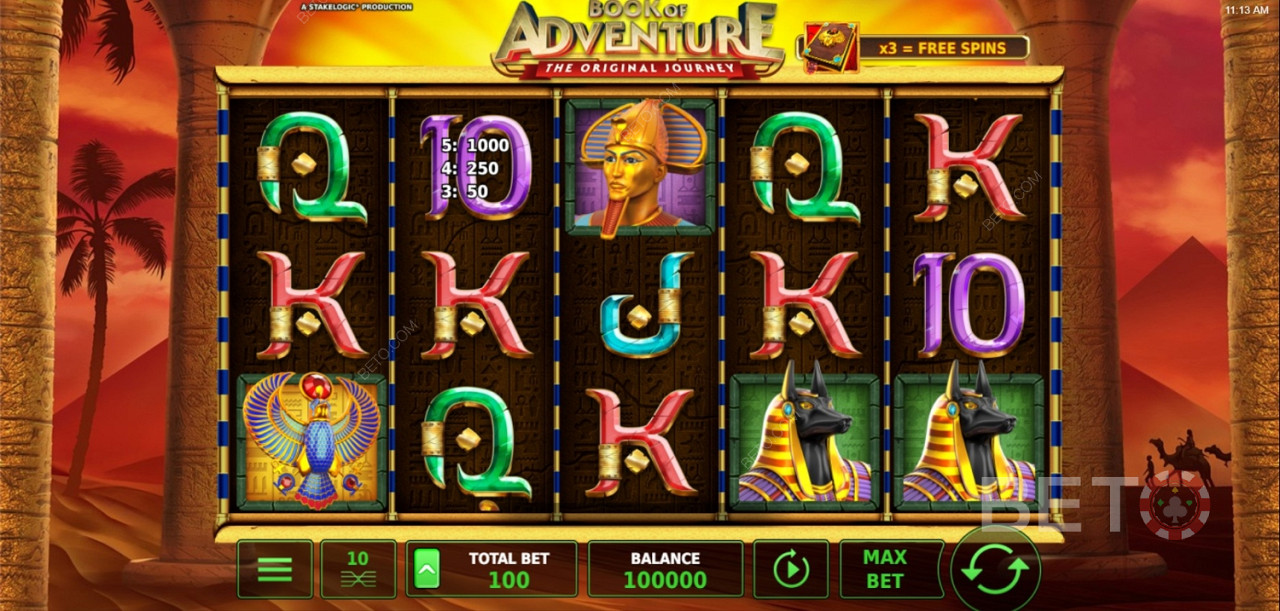View the free spins book info
This screenshot has height=611, width=1280.
coord(831,47)
